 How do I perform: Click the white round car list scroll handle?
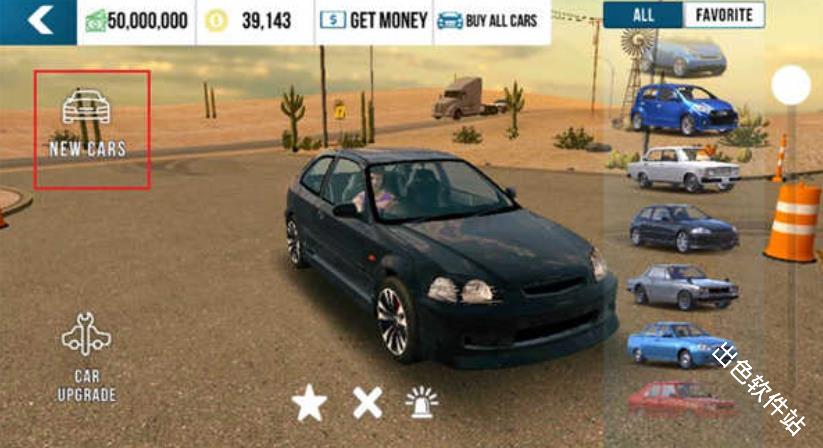pyautogui.click(x=791, y=85)
